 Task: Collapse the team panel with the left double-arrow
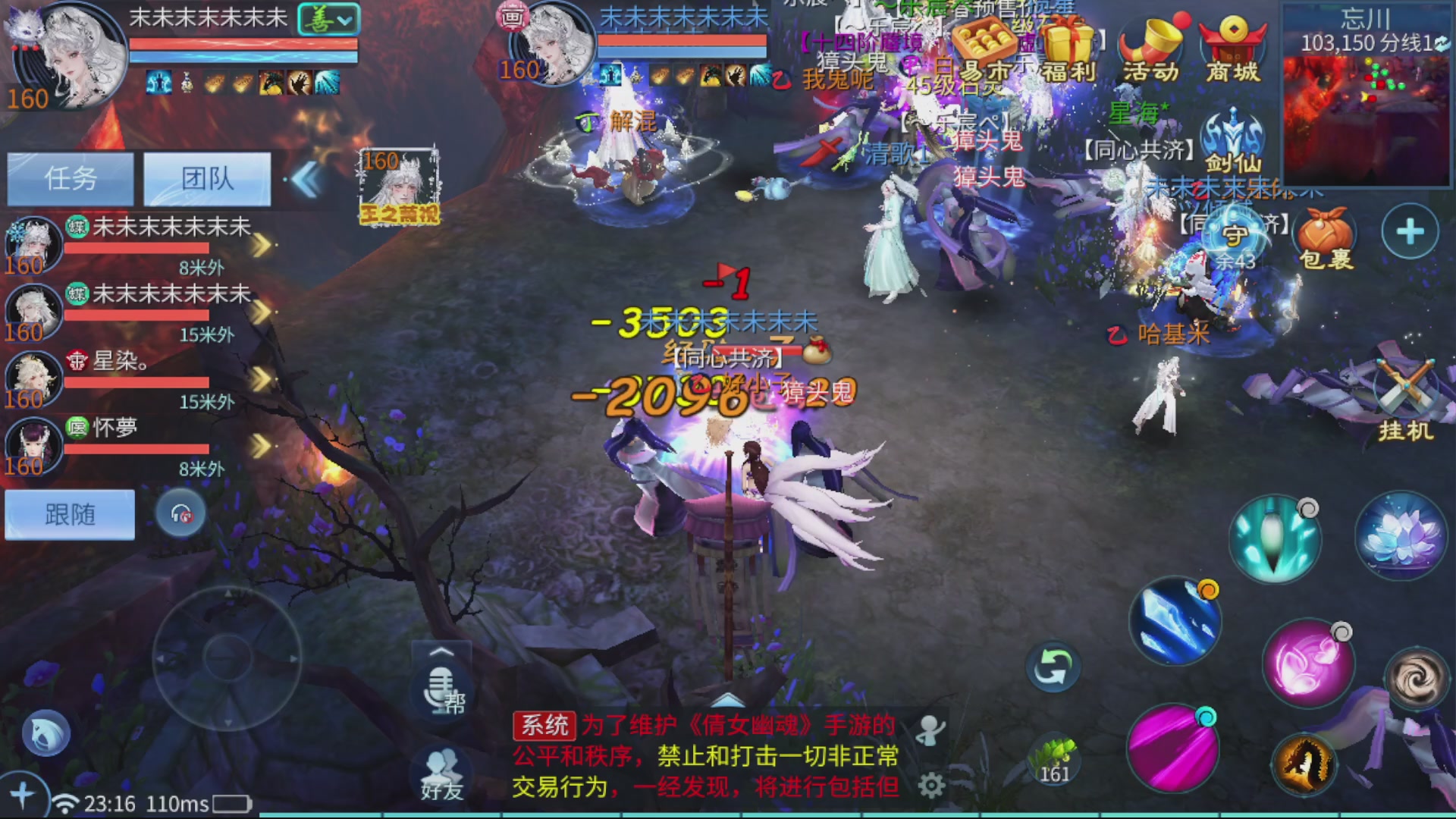[x=307, y=177]
